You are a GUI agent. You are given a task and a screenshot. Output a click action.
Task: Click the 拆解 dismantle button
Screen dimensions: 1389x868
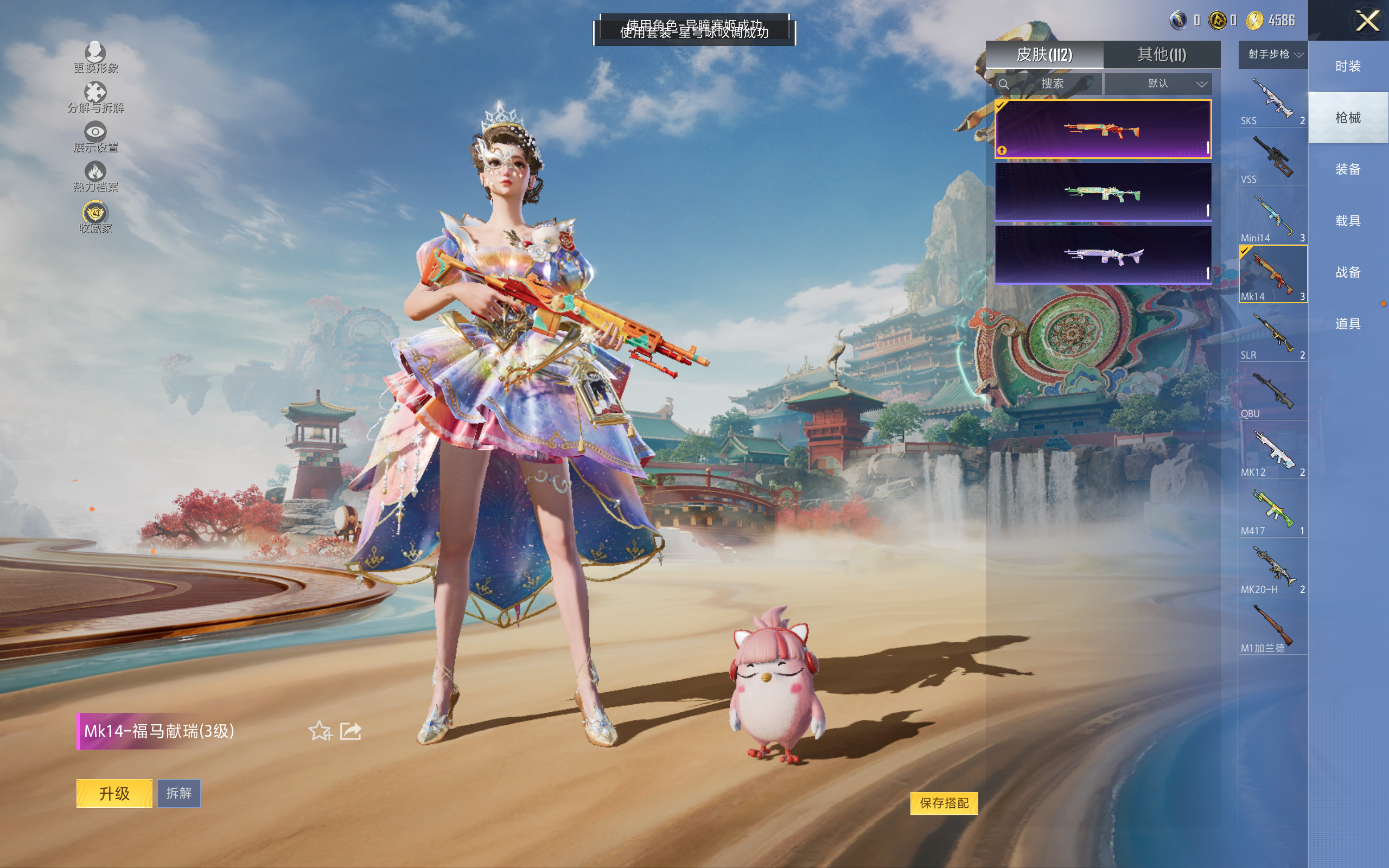tap(179, 793)
